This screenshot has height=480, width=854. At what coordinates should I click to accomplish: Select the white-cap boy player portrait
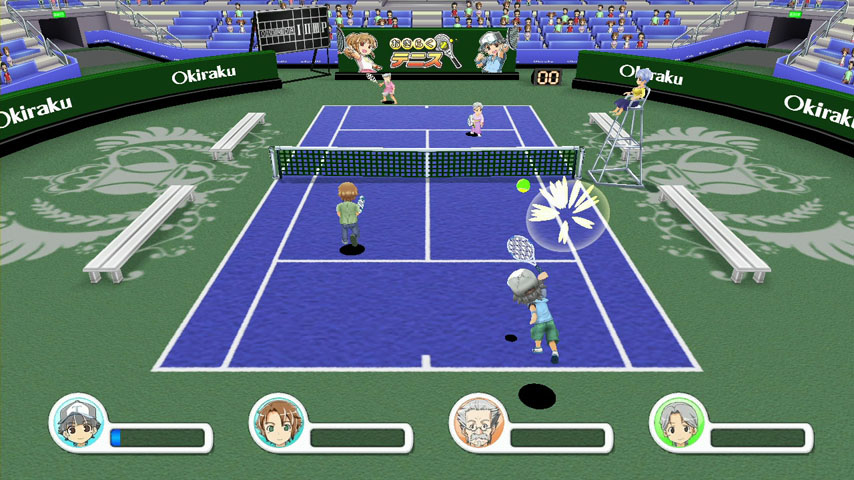click(77, 420)
